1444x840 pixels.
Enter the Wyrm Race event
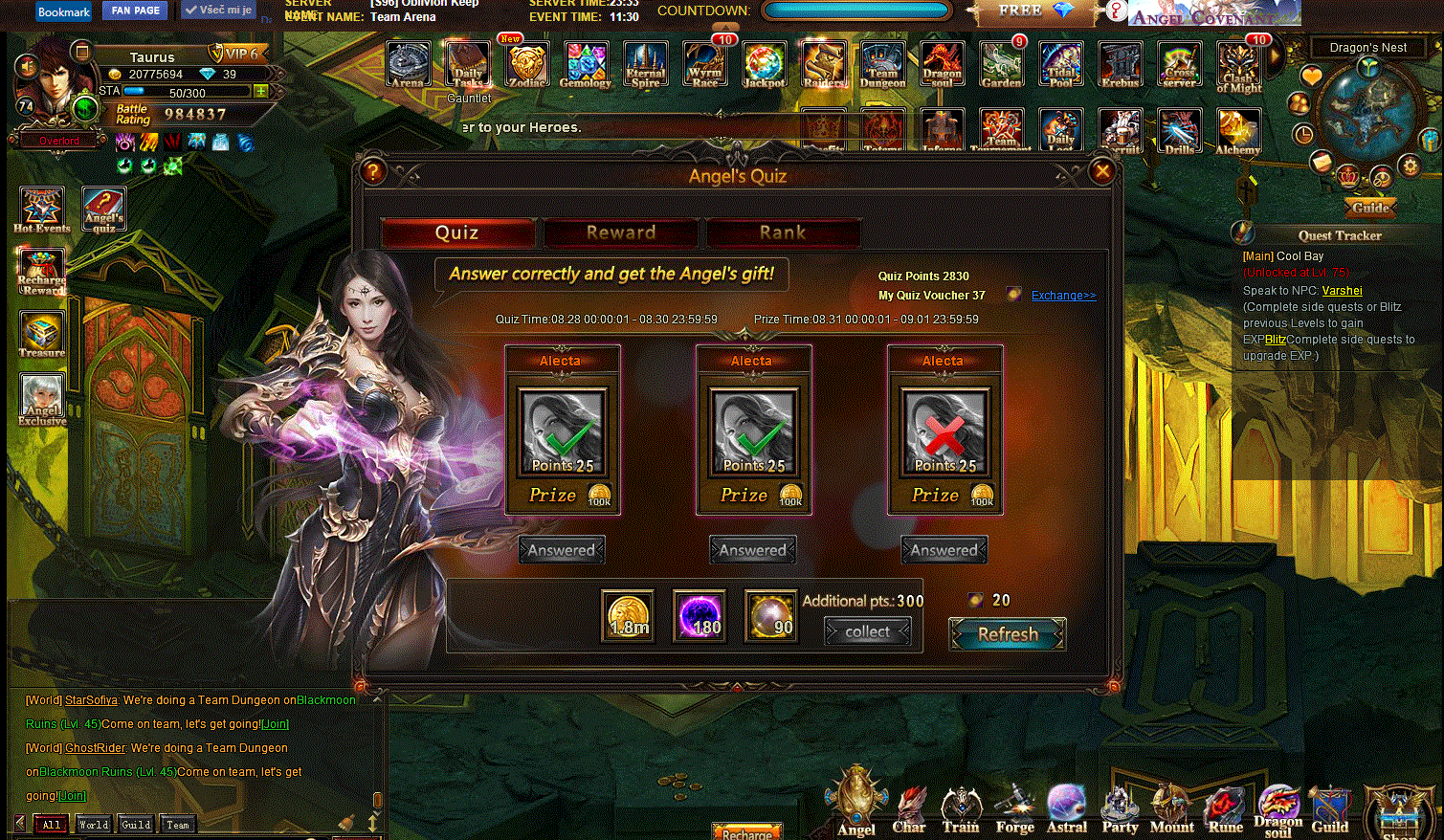pos(704,65)
